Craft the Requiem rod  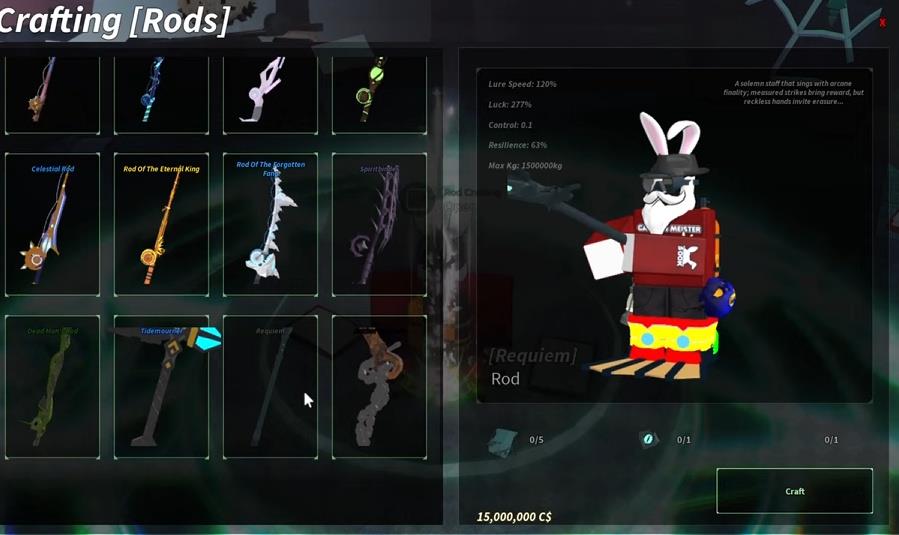pyautogui.click(x=794, y=491)
